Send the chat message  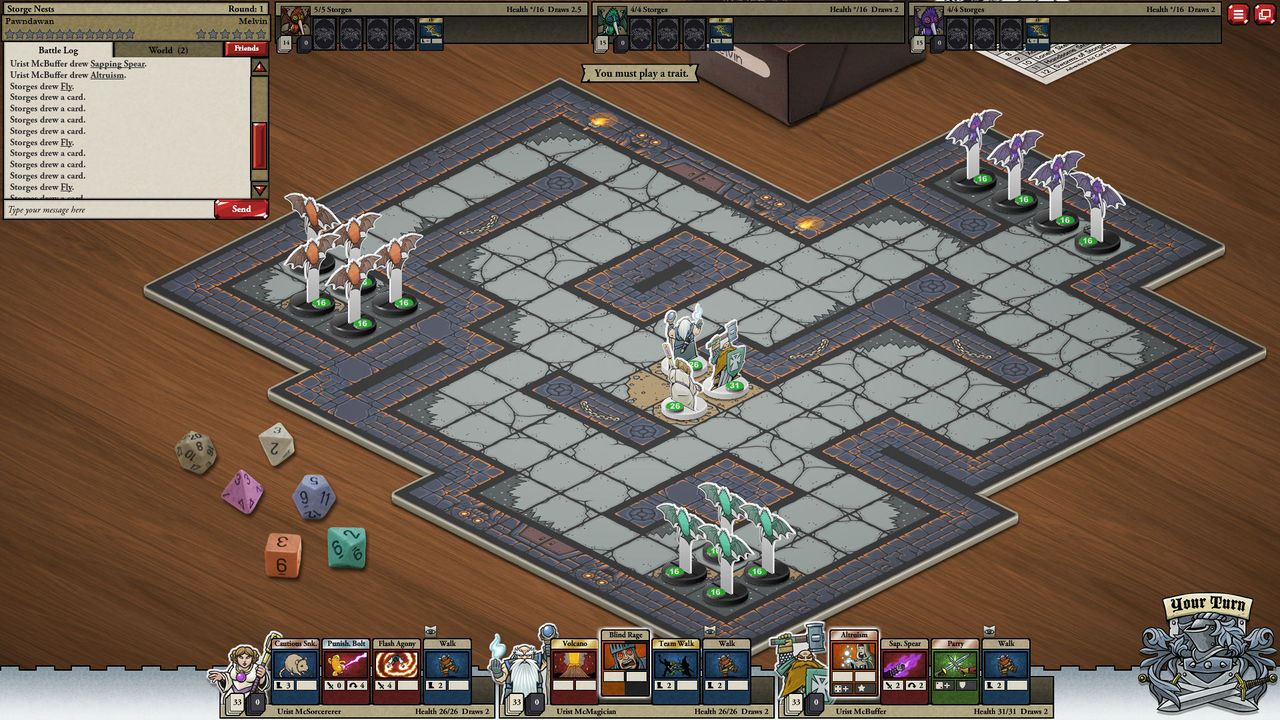pyautogui.click(x=241, y=209)
